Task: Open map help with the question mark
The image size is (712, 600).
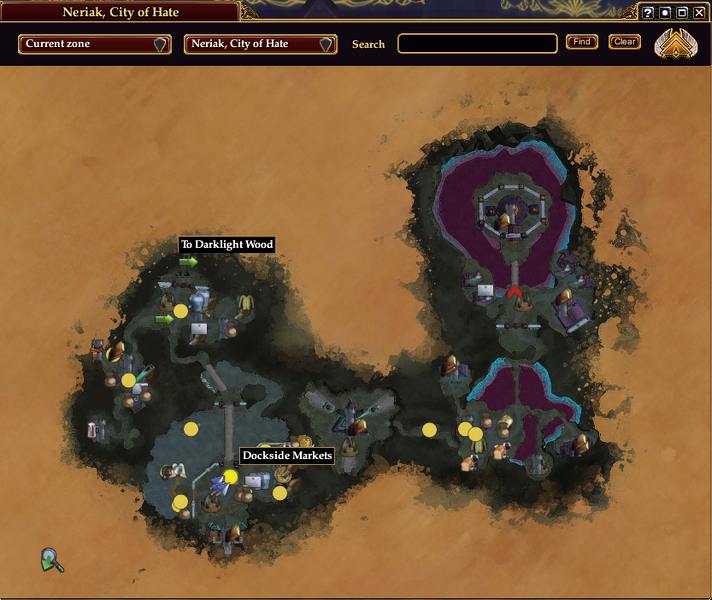Action: (x=648, y=13)
